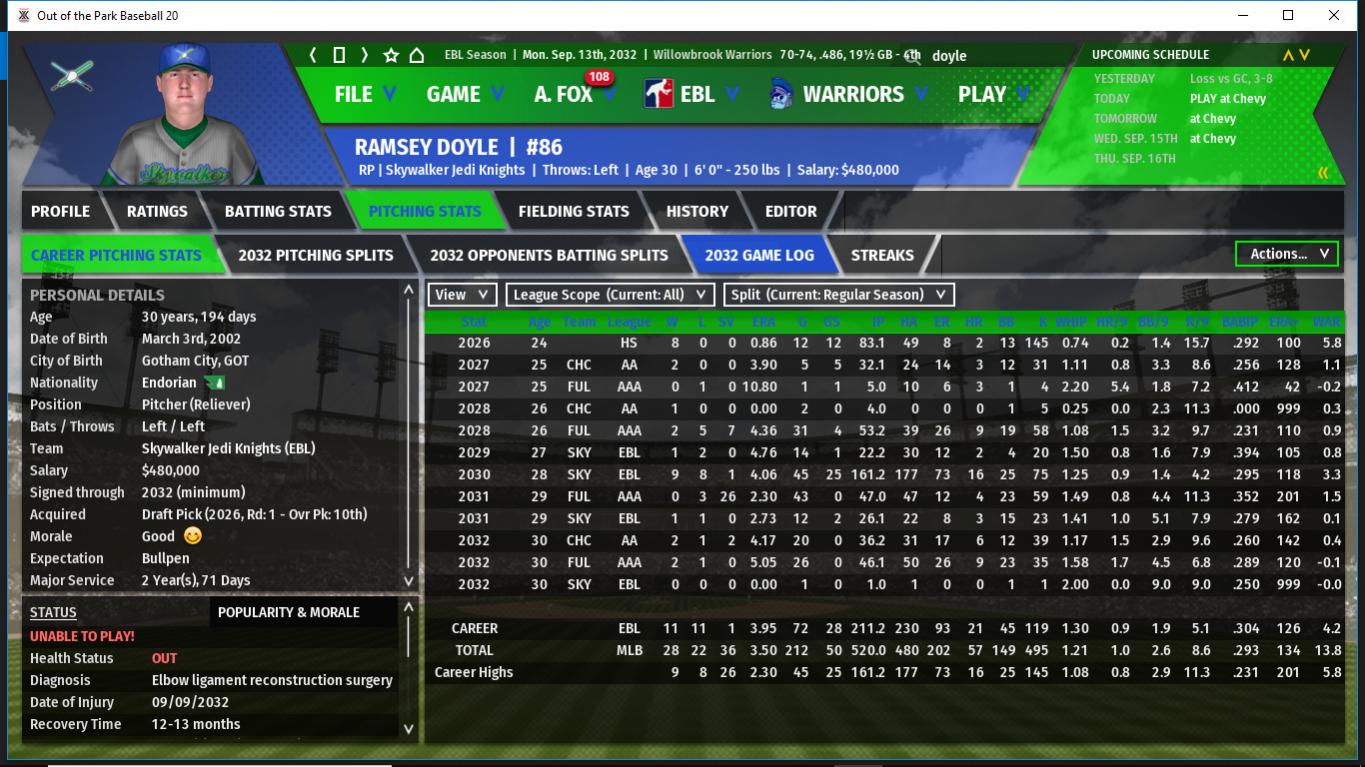
Task: Show the BATTING STATS tab
Action: 277,211
